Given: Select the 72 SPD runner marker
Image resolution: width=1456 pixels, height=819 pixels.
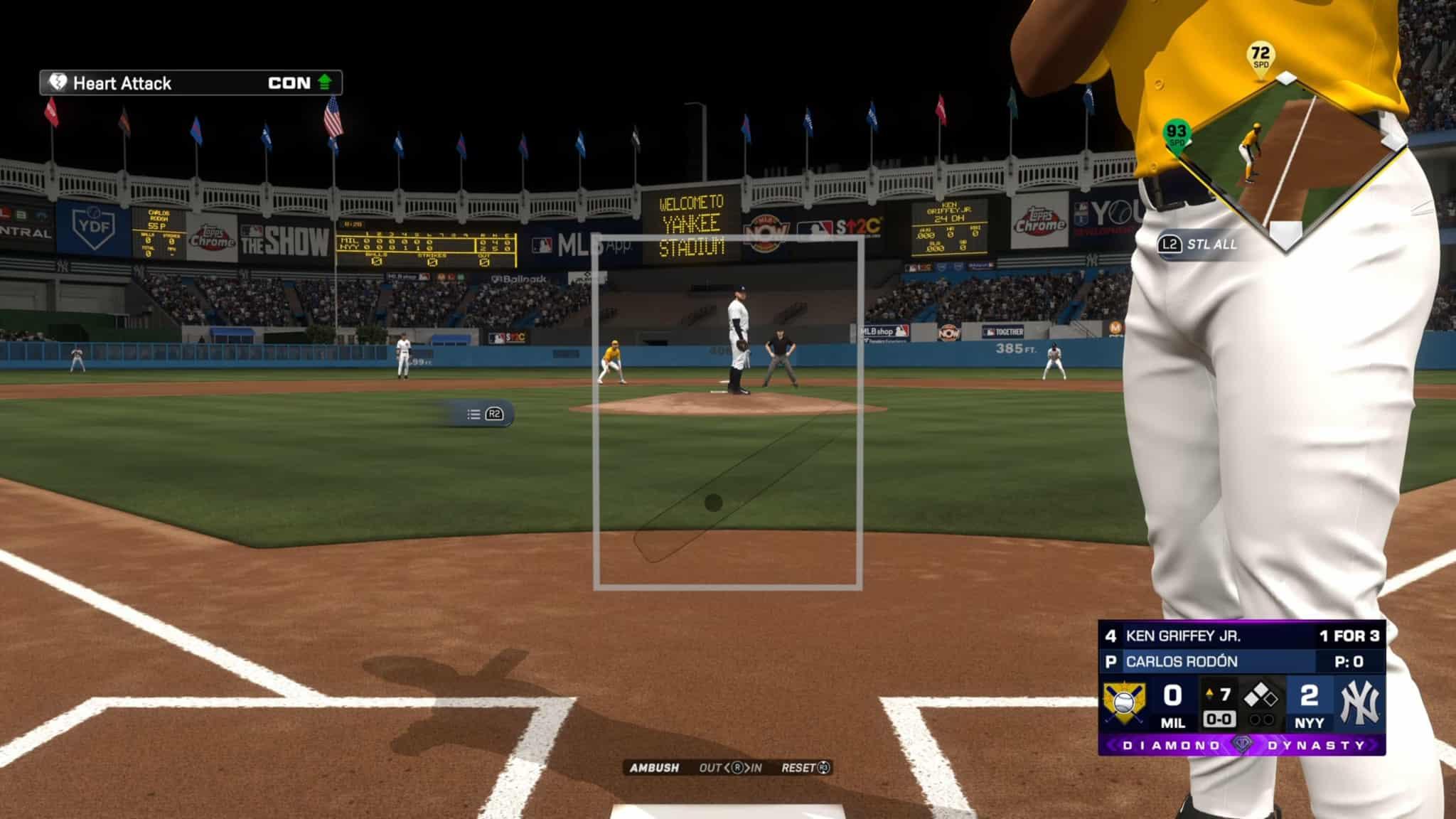Looking at the screenshot, I should pos(1260,56).
